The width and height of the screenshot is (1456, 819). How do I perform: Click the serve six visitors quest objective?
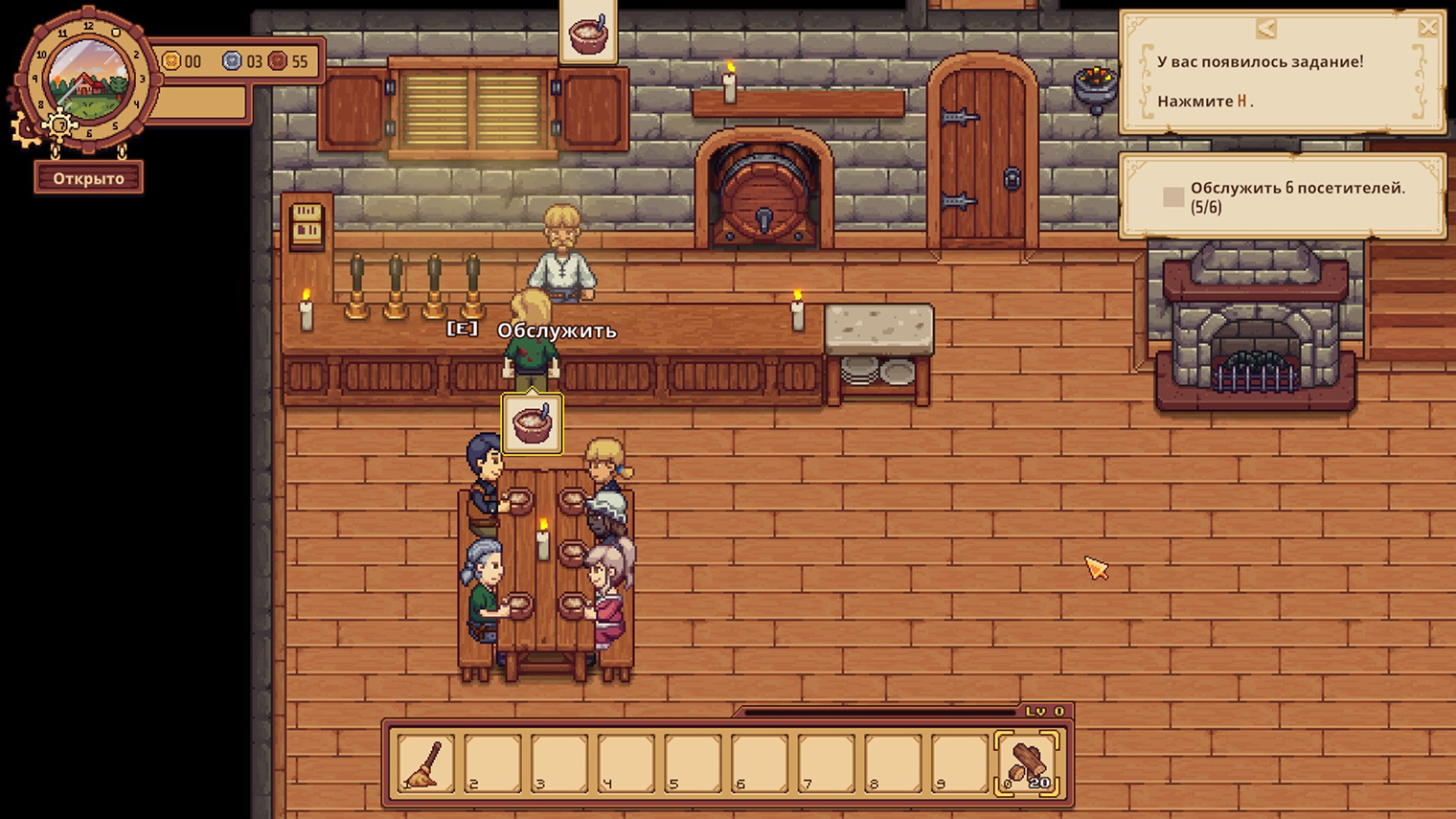1282,197
